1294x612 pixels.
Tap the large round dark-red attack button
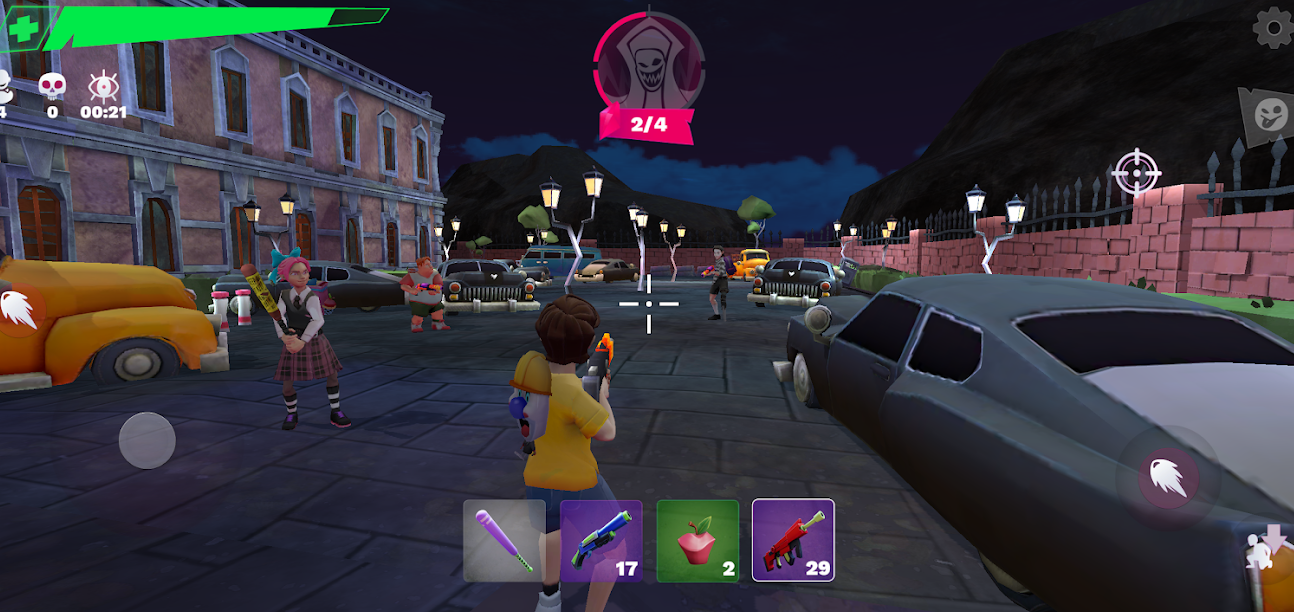[x=1168, y=478]
